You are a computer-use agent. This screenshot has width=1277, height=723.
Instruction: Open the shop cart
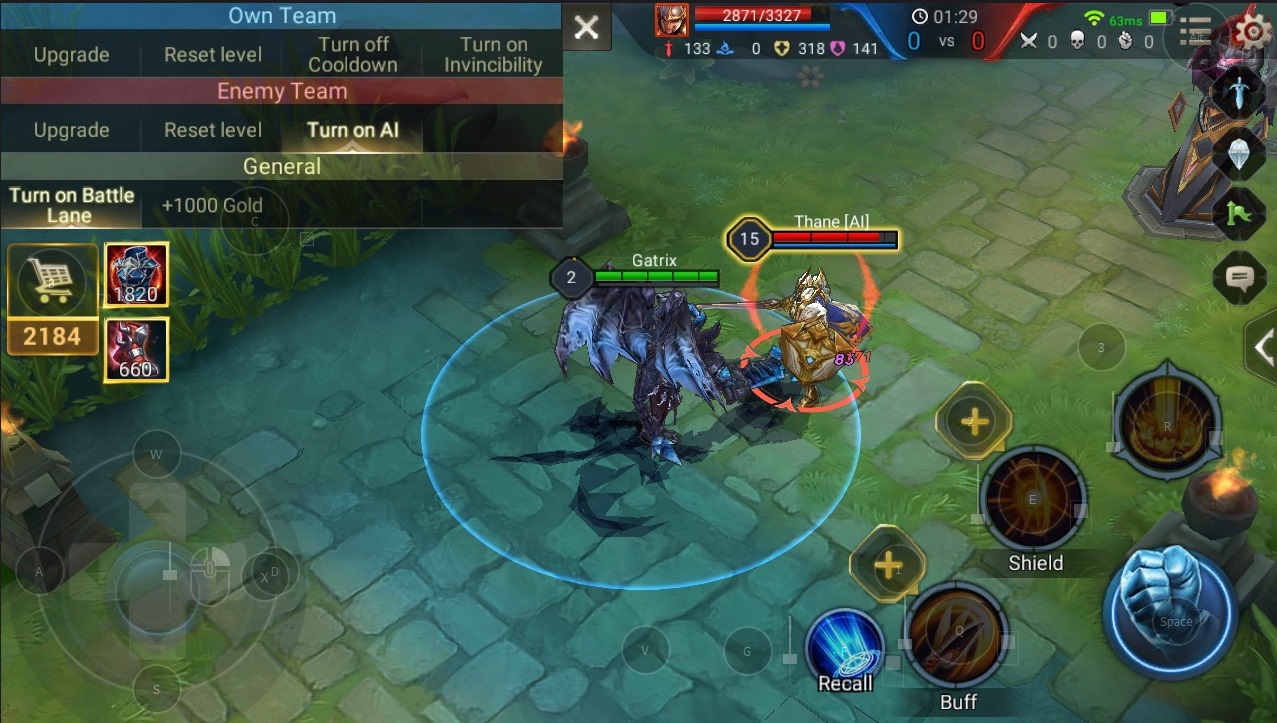[52, 281]
